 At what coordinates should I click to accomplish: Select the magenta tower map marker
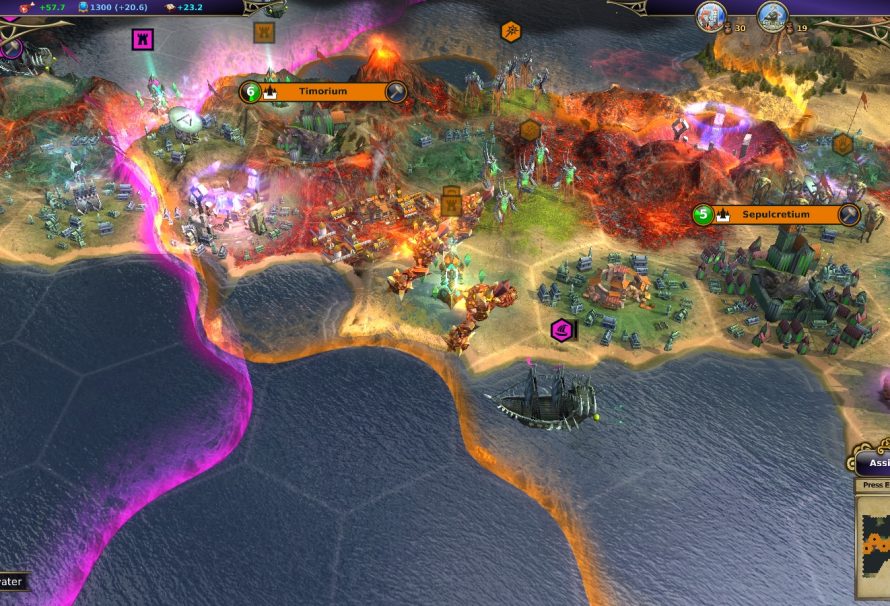(143, 39)
